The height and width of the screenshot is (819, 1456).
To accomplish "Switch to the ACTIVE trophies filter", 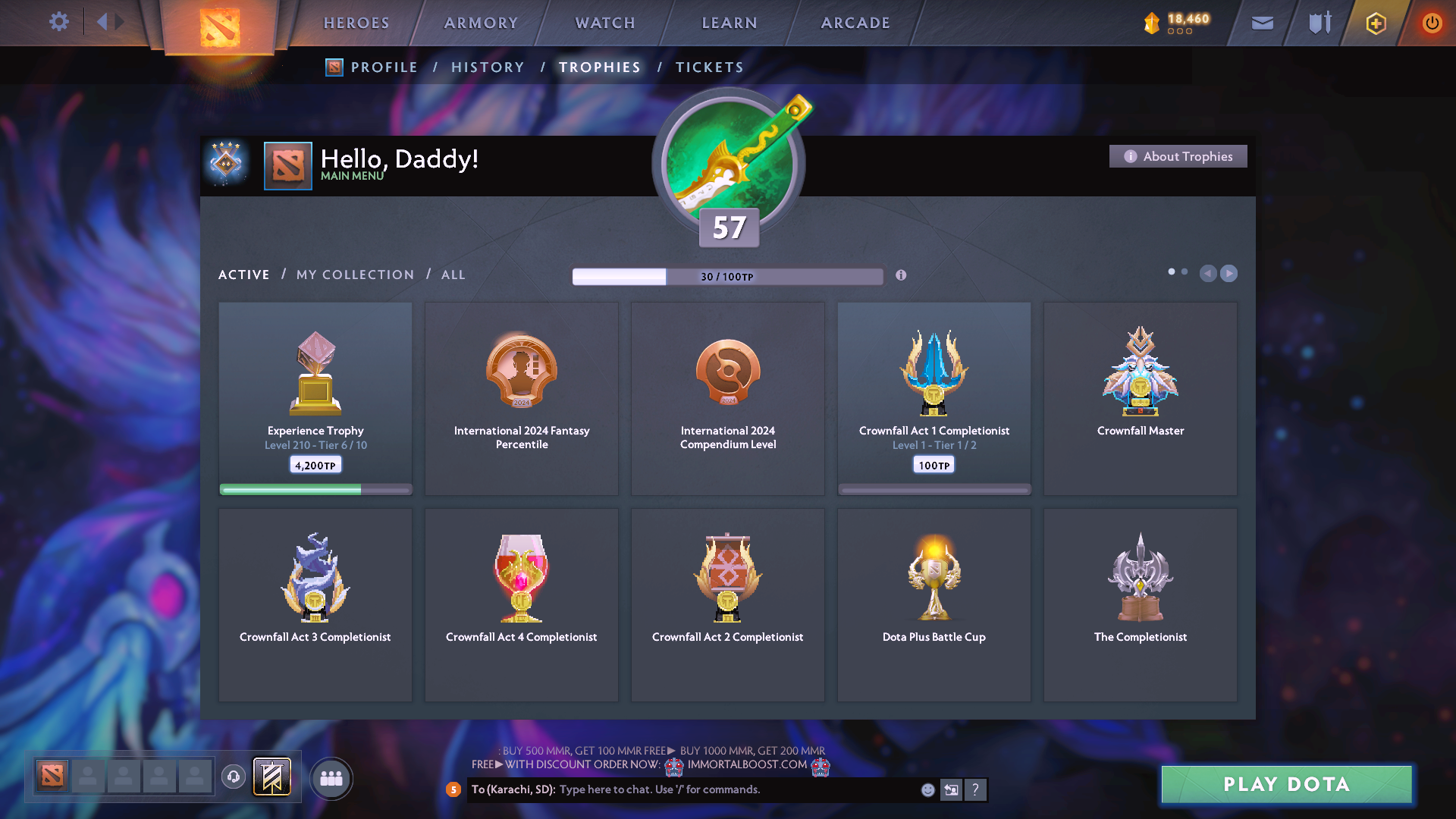I will (243, 275).
